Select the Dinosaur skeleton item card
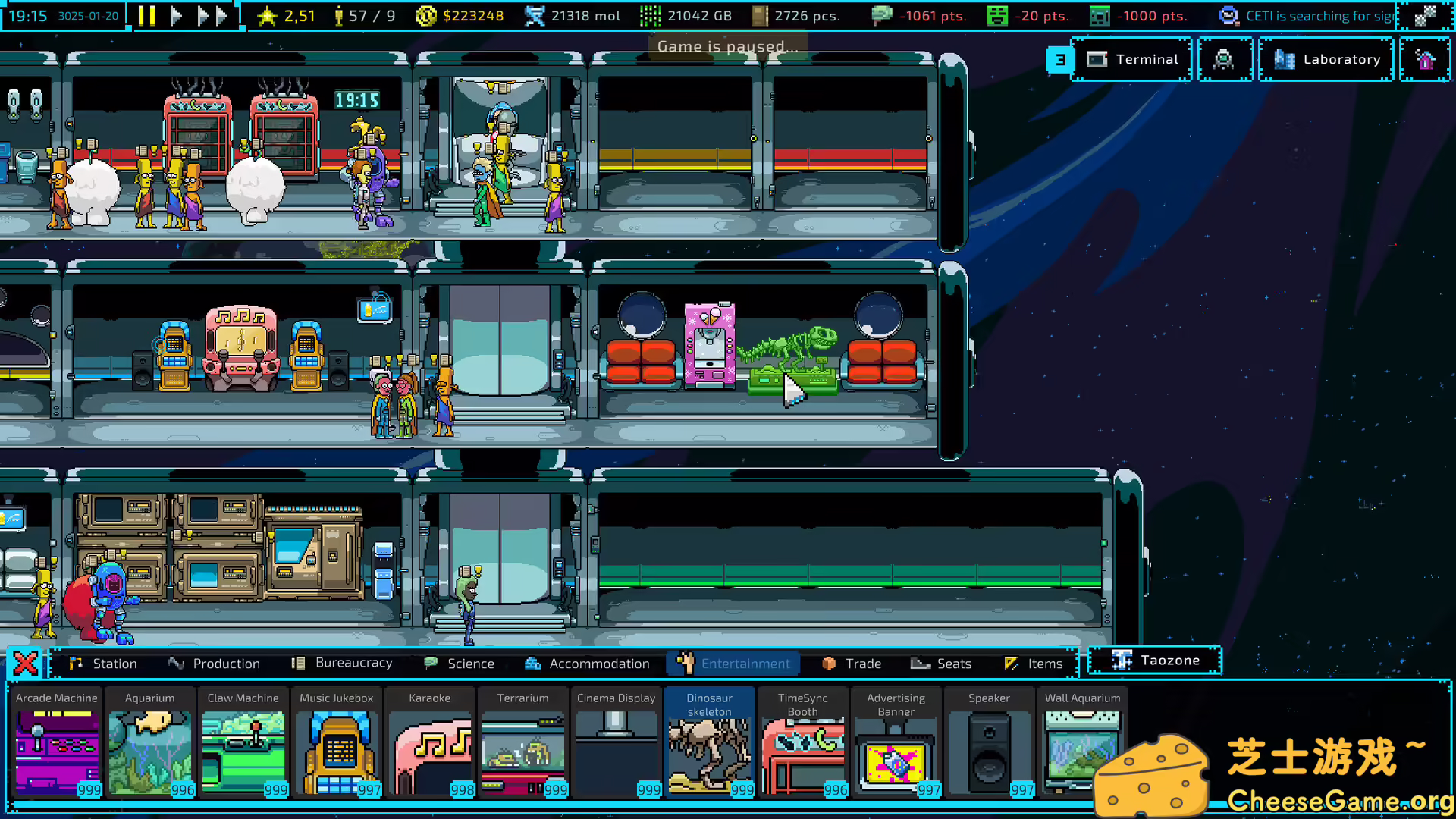Image resolution: width=1456 pixels, height=819 pixels. pyautogui.click(x=710, y=743)
